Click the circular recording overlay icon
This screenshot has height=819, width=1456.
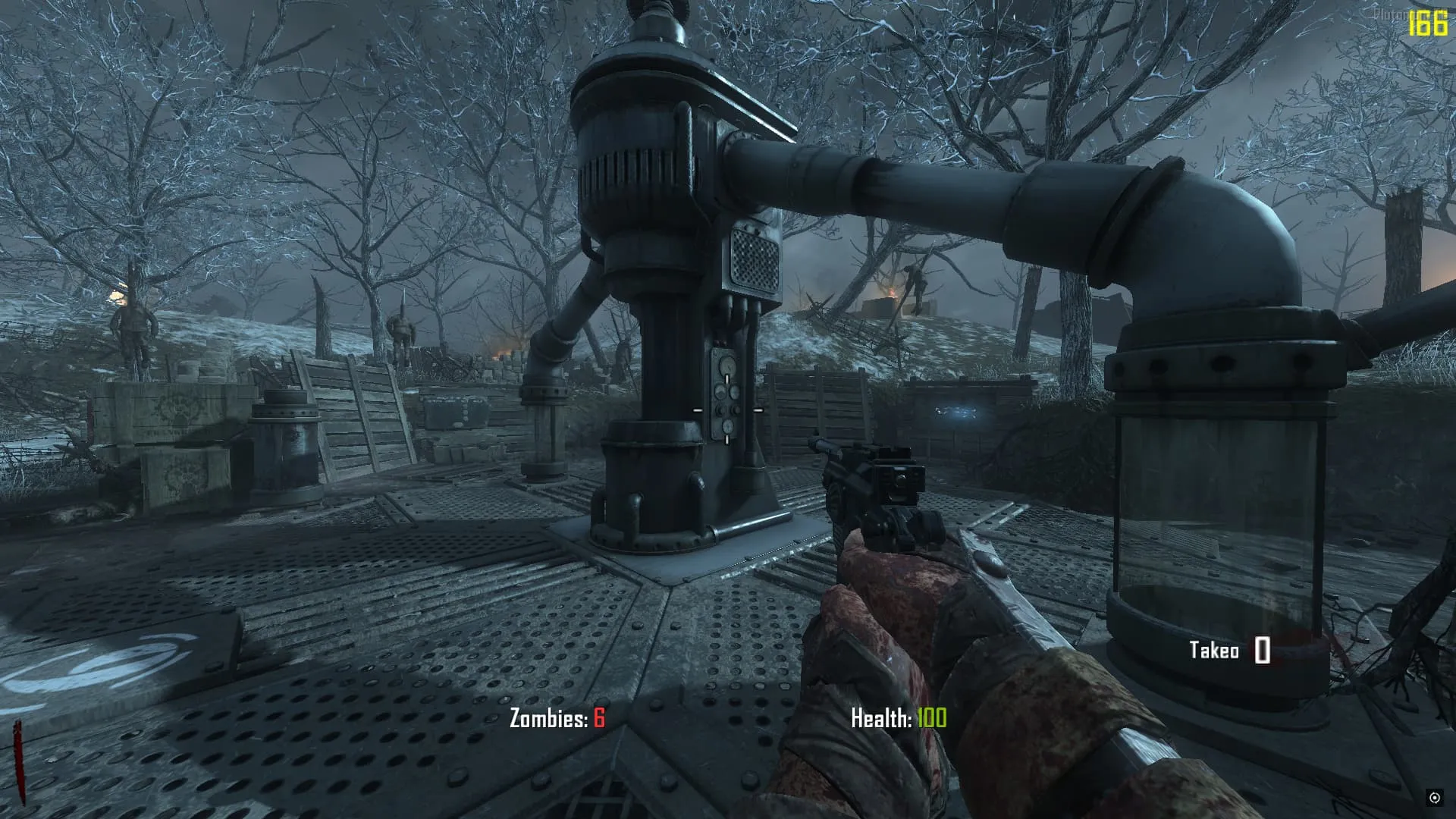click(x=1434, y=797)
